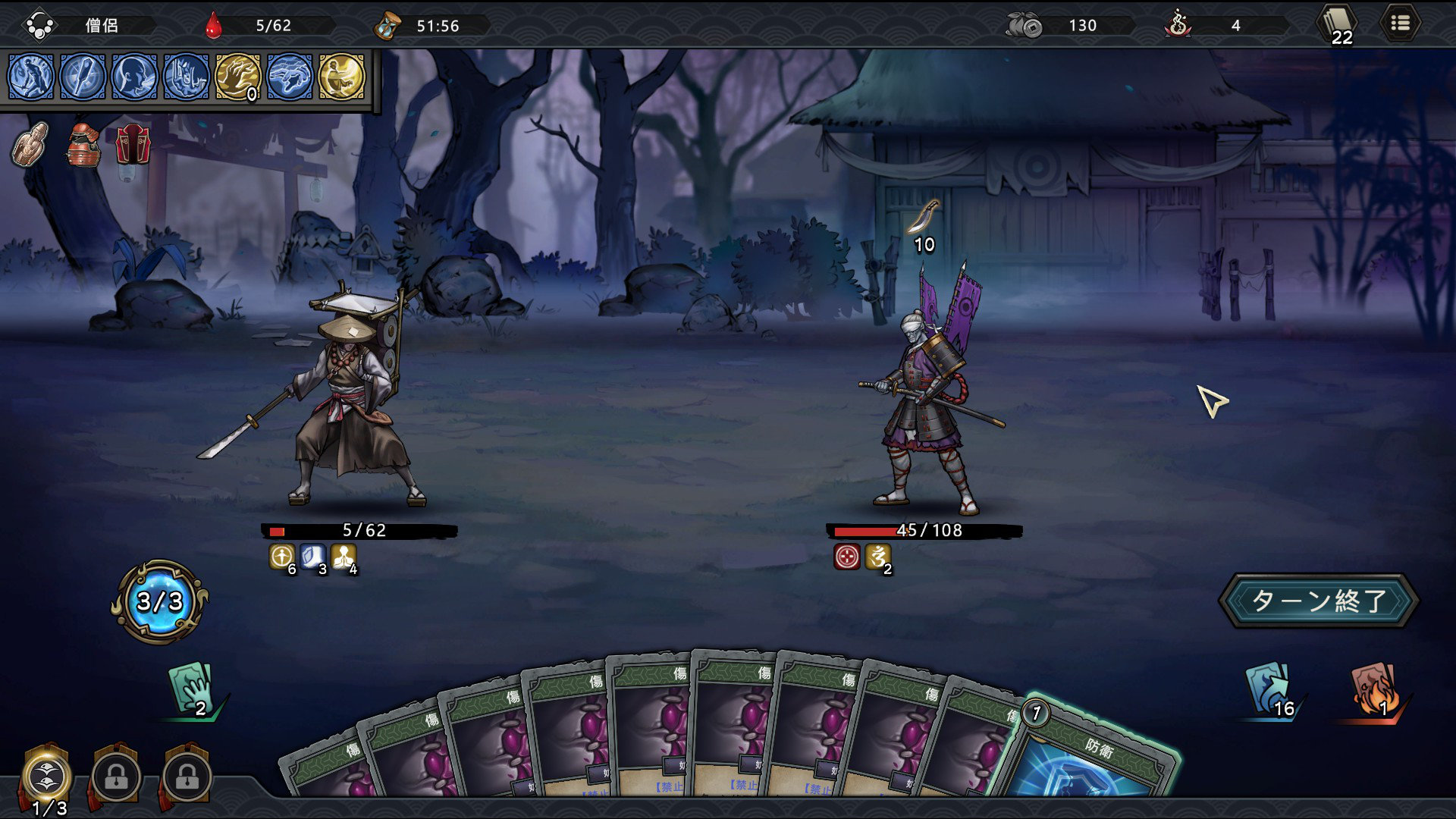Viewport: 1456px width, 819px height.
Task: Select the blue waterfall demon skill icon
Action: (186, 77)
